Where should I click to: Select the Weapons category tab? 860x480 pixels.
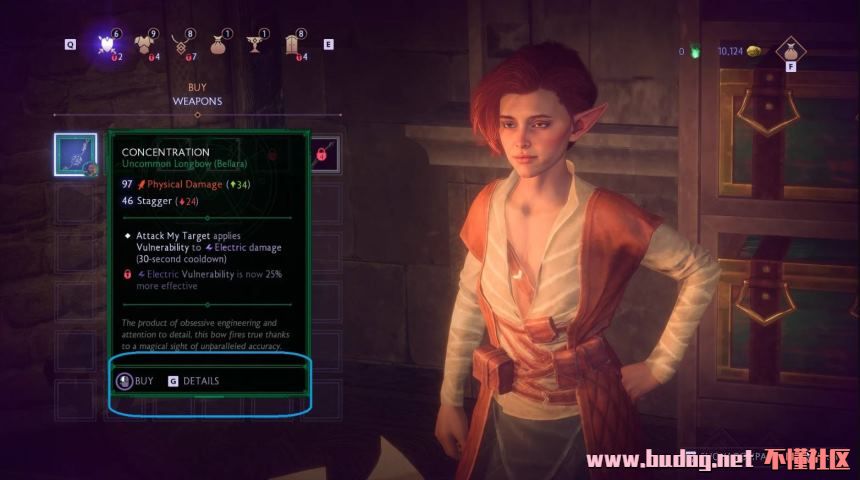107,45
